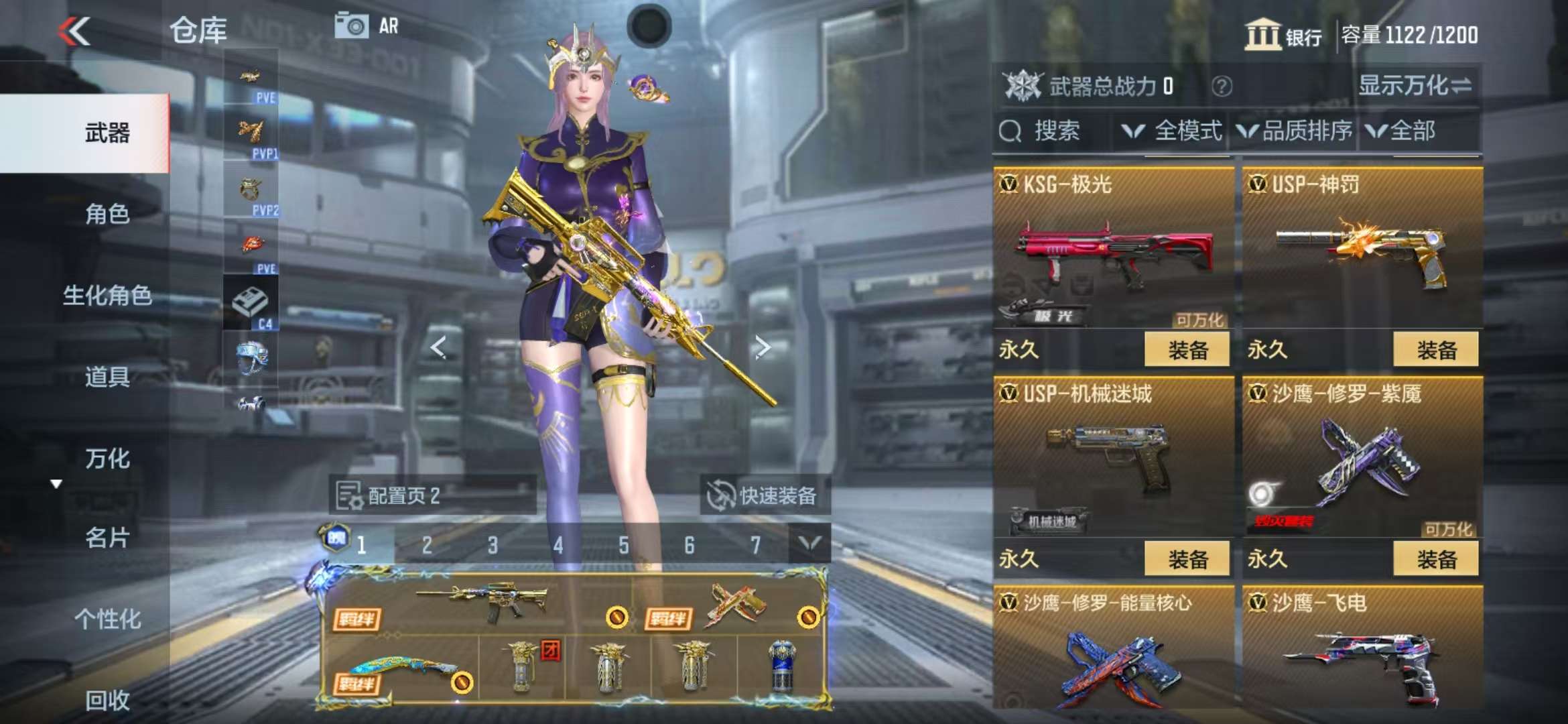
Task: Equip the USP-机械迷城 pistol
Action: (x=1186, y=558)
